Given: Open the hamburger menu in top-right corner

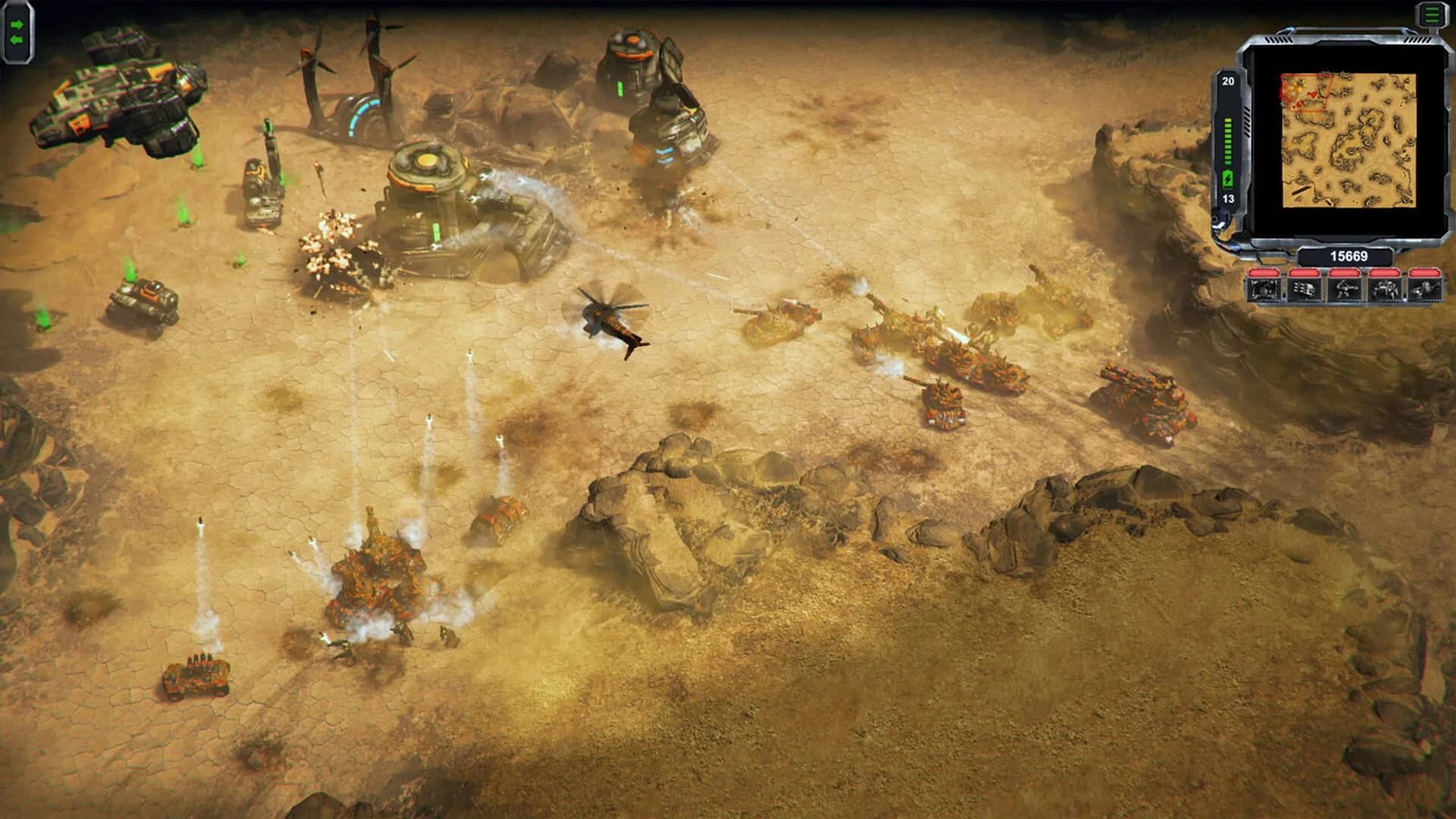Looking at the screenshot, I should [x=1431, y=14].
